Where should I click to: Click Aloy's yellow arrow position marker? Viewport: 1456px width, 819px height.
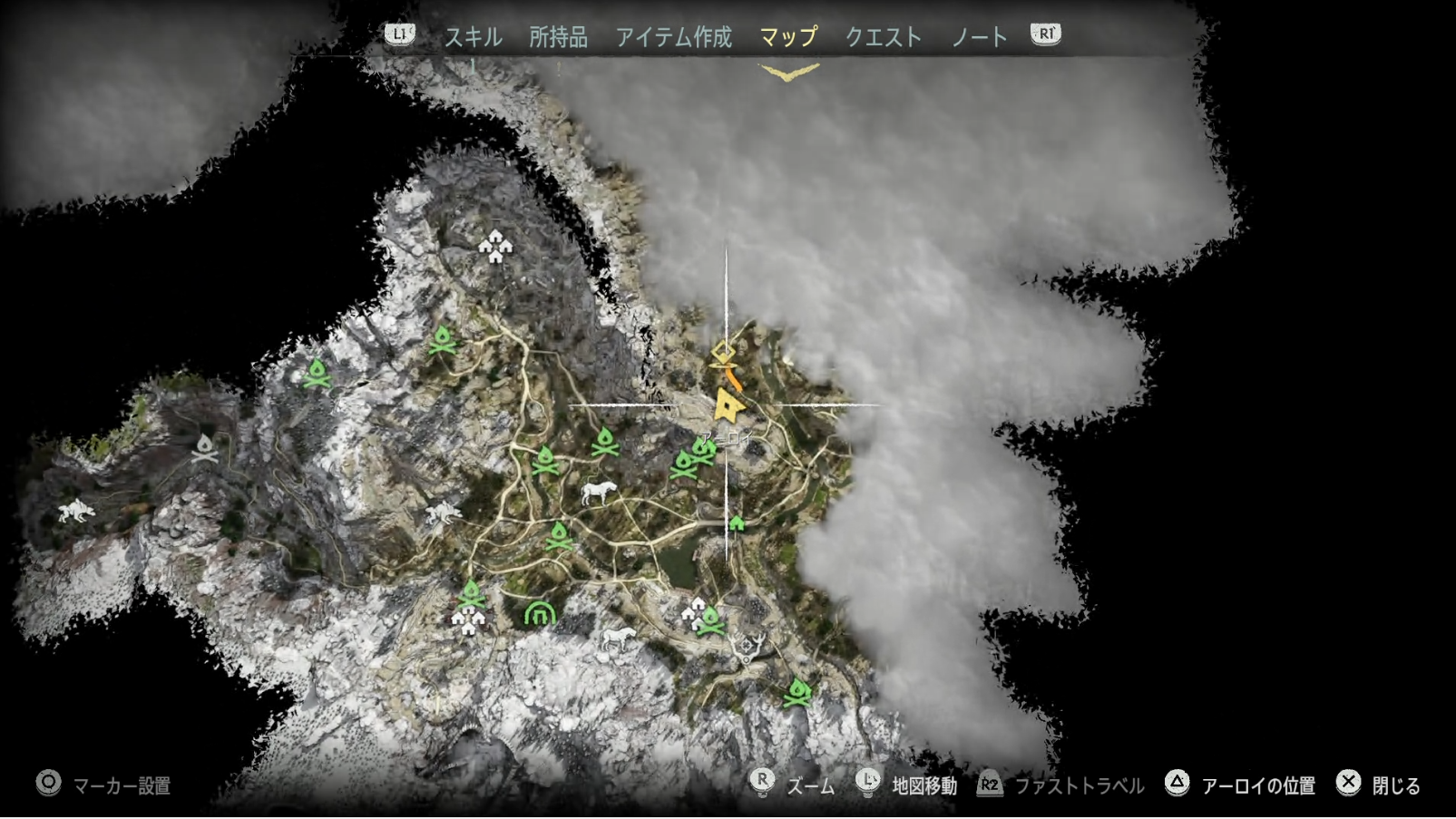pos(727,405)
